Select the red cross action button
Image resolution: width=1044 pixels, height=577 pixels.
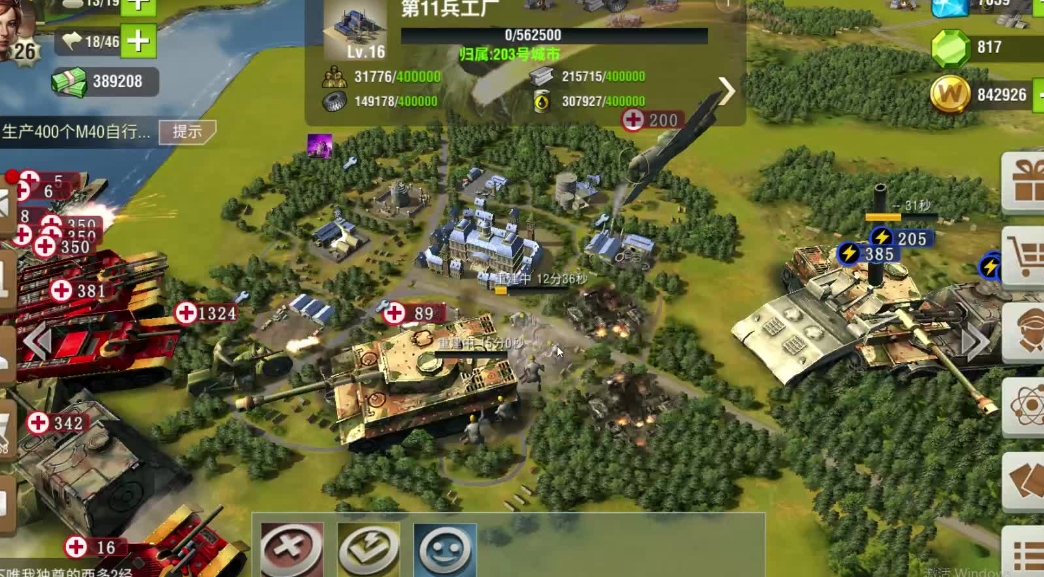click(x=292, y=549)
